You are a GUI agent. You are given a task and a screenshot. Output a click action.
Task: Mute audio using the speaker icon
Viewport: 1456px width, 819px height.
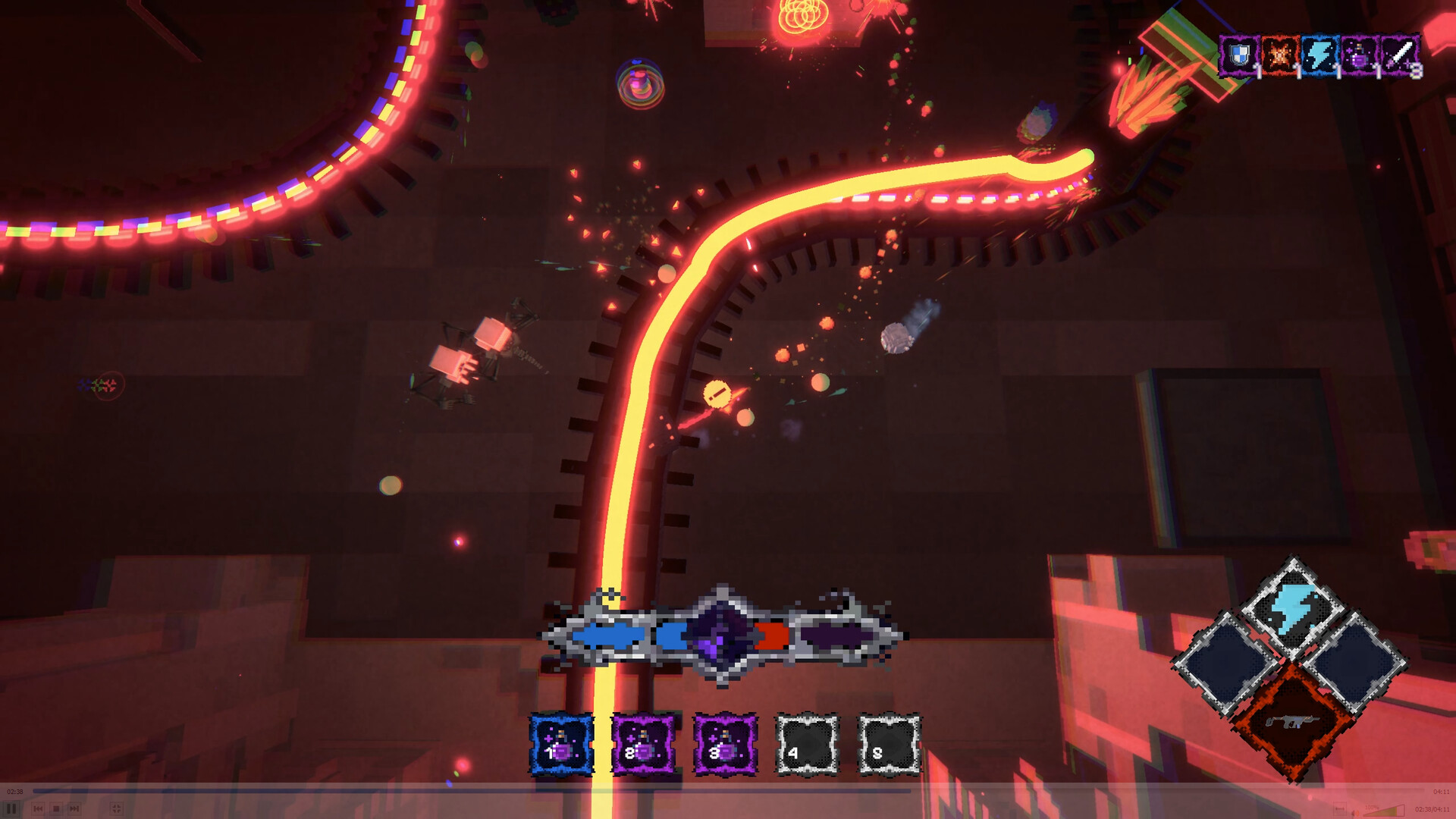(x=1354, y=810)
